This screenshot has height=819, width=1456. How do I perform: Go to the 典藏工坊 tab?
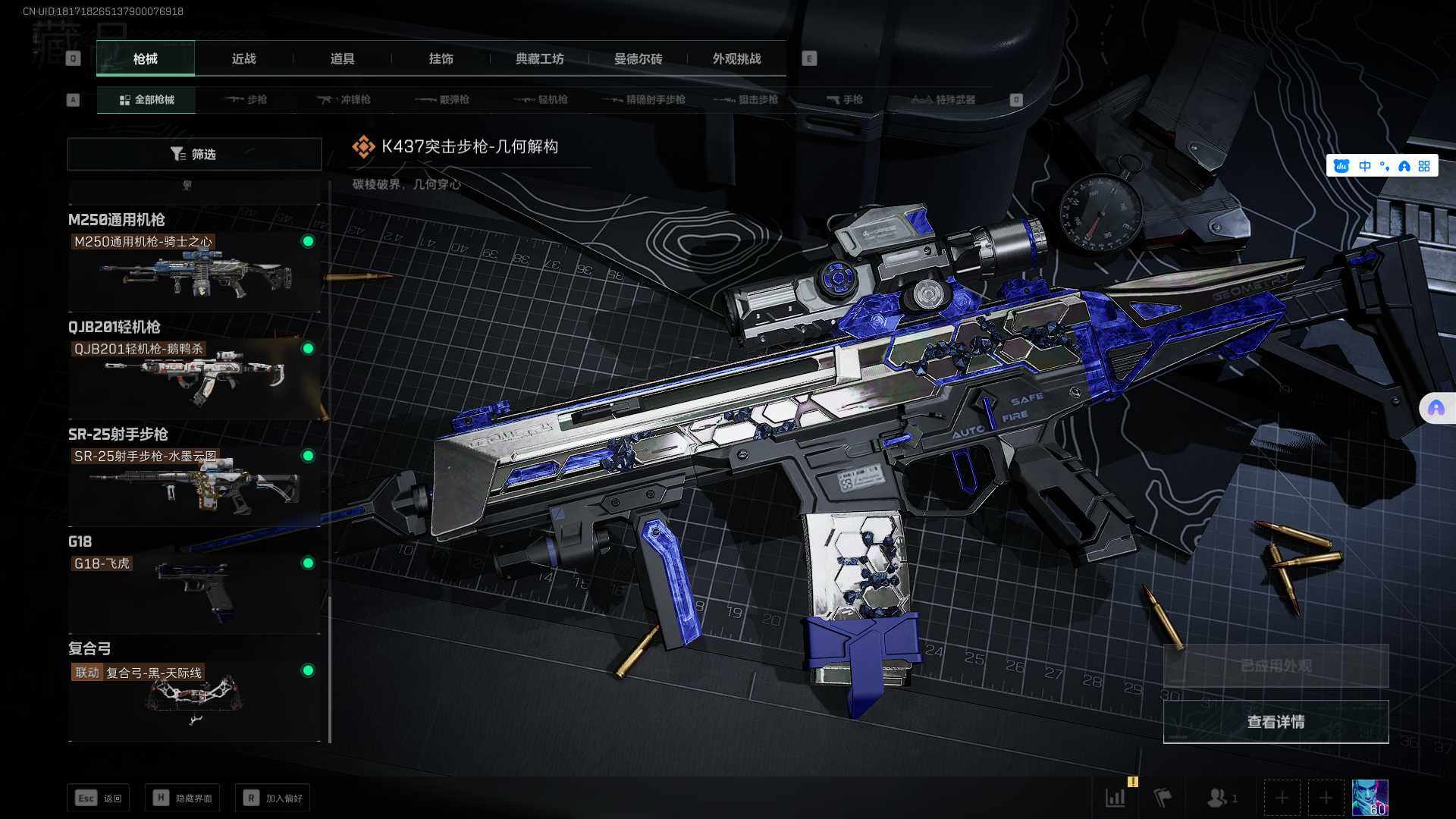tap(539, 58)
